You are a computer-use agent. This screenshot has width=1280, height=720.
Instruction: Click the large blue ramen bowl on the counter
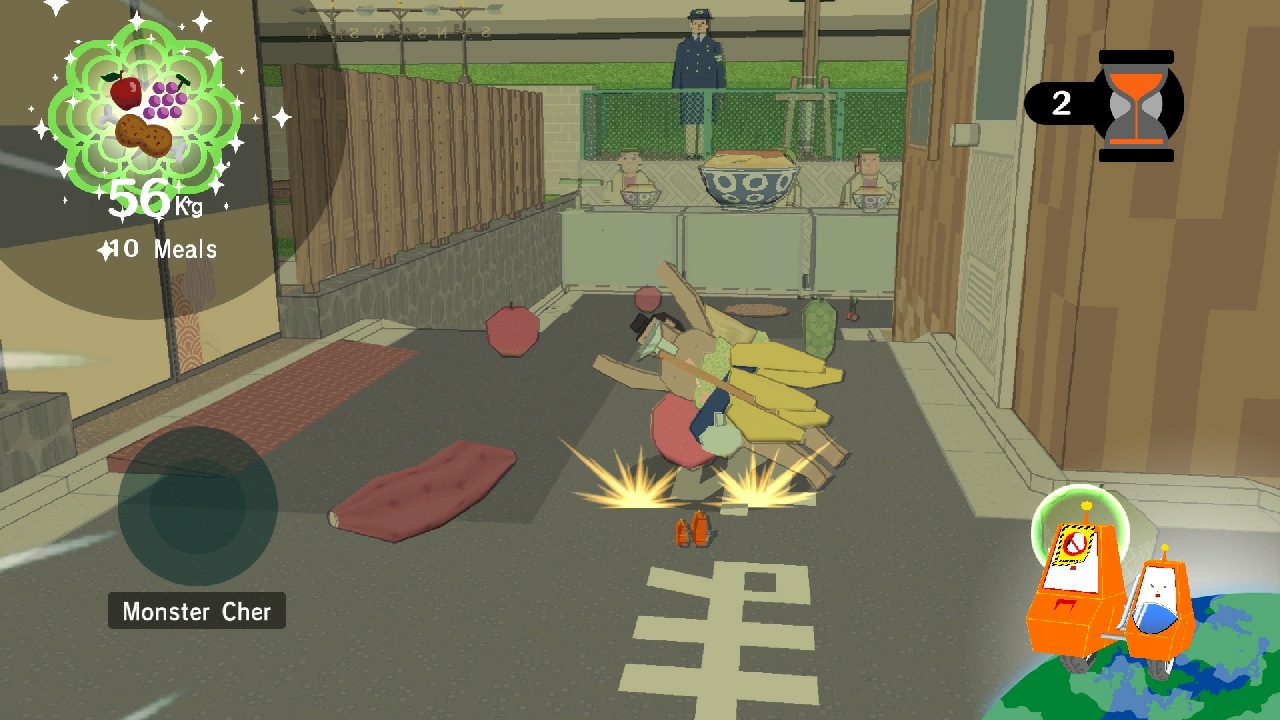748,180
